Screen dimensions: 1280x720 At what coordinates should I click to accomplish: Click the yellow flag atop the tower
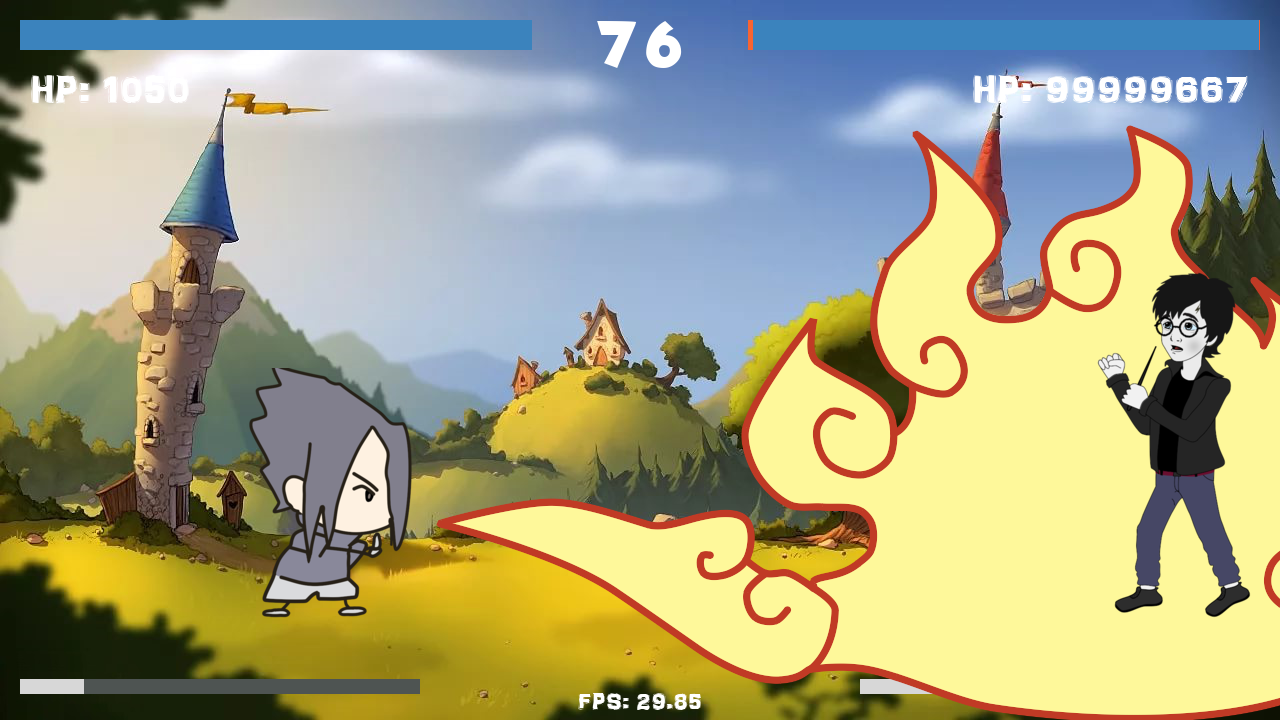point(260,100)
